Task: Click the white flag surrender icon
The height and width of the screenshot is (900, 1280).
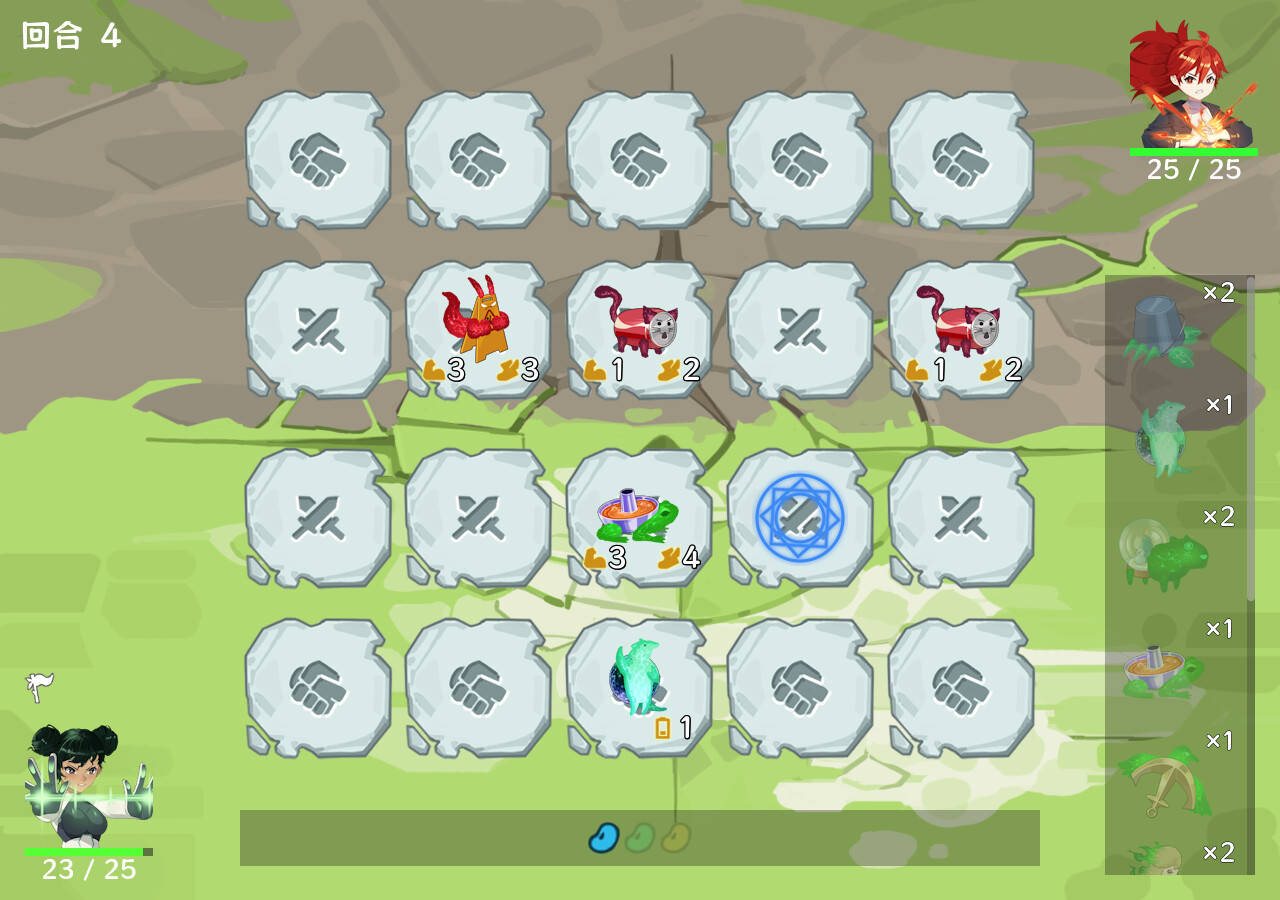Action: 40,685
